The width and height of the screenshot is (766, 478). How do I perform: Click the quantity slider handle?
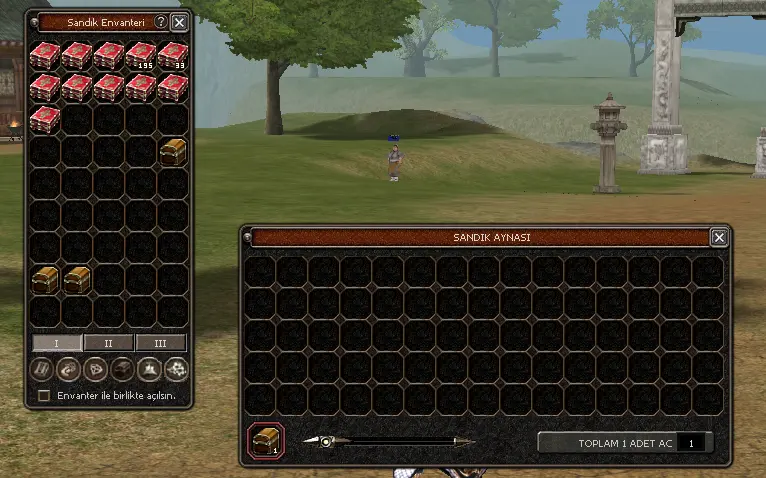(326, 441)
